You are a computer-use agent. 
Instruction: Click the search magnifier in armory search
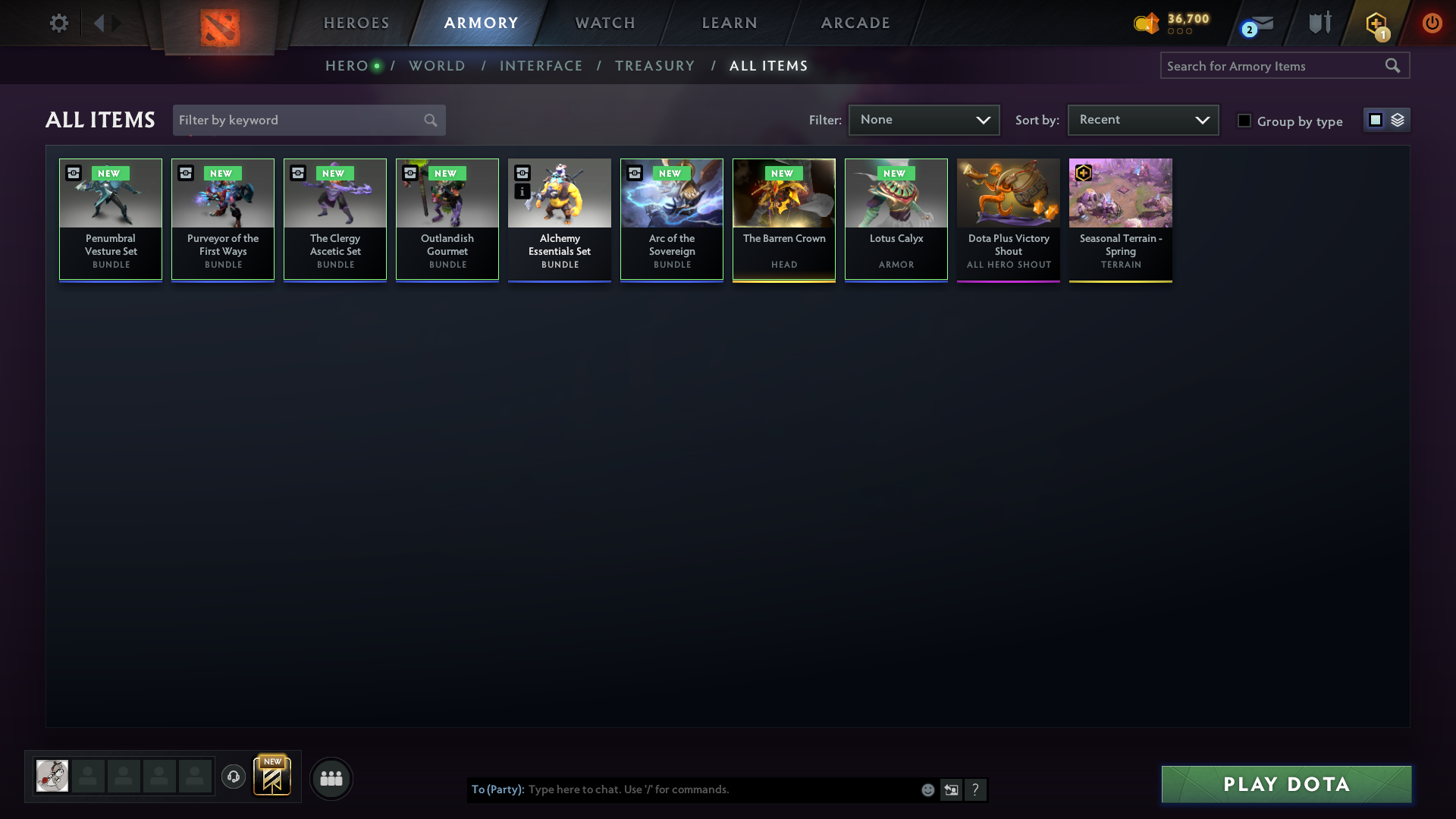1393,65
